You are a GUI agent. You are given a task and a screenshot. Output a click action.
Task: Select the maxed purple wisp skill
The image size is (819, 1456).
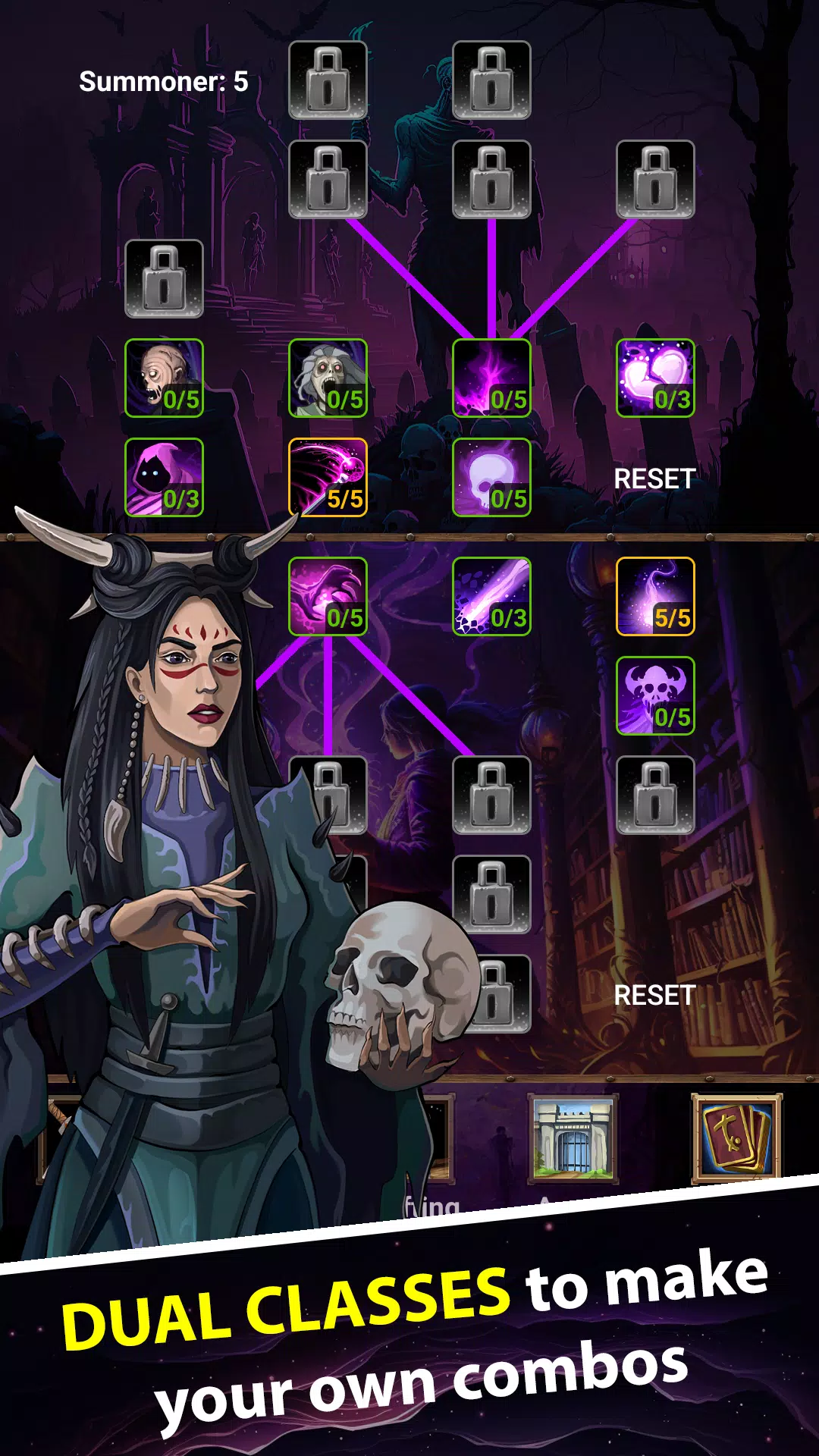[655, 596]
